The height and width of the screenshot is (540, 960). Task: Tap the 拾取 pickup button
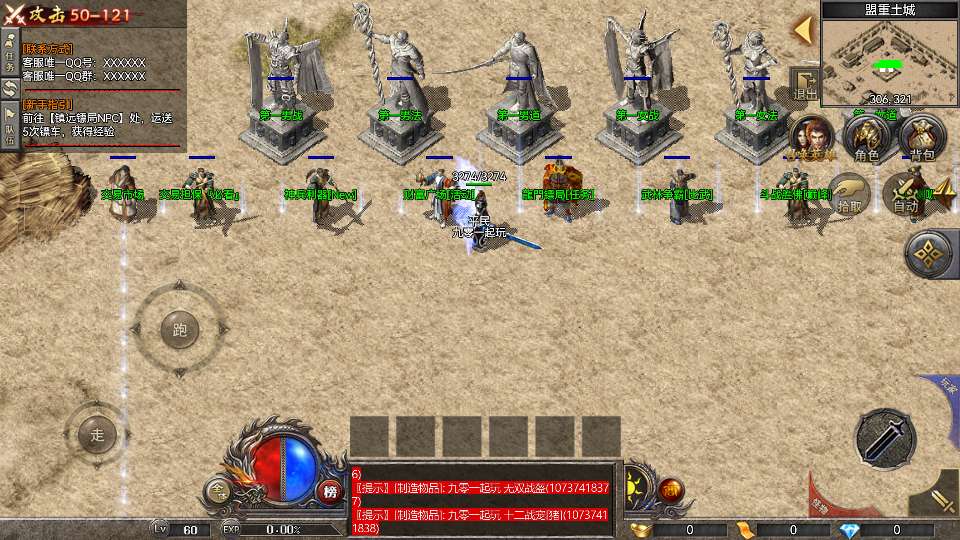[851, 193]
